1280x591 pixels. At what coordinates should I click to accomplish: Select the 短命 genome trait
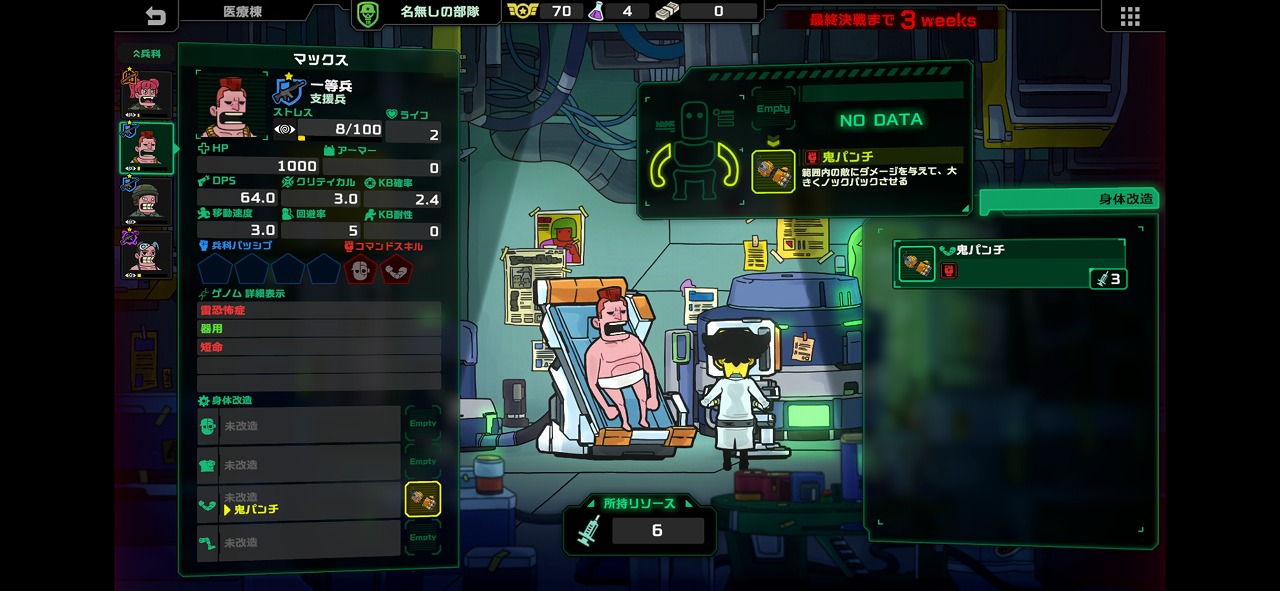click(x=318, y=347)
